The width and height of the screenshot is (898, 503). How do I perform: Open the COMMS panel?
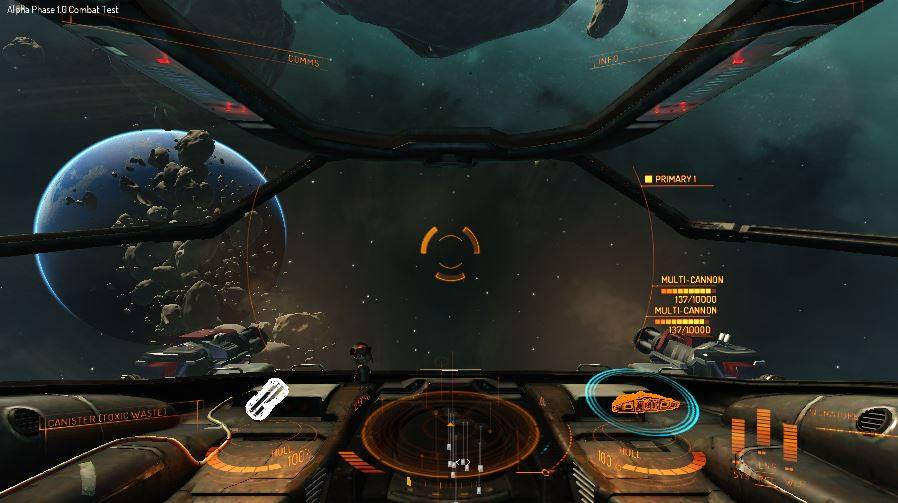(303, 61)
